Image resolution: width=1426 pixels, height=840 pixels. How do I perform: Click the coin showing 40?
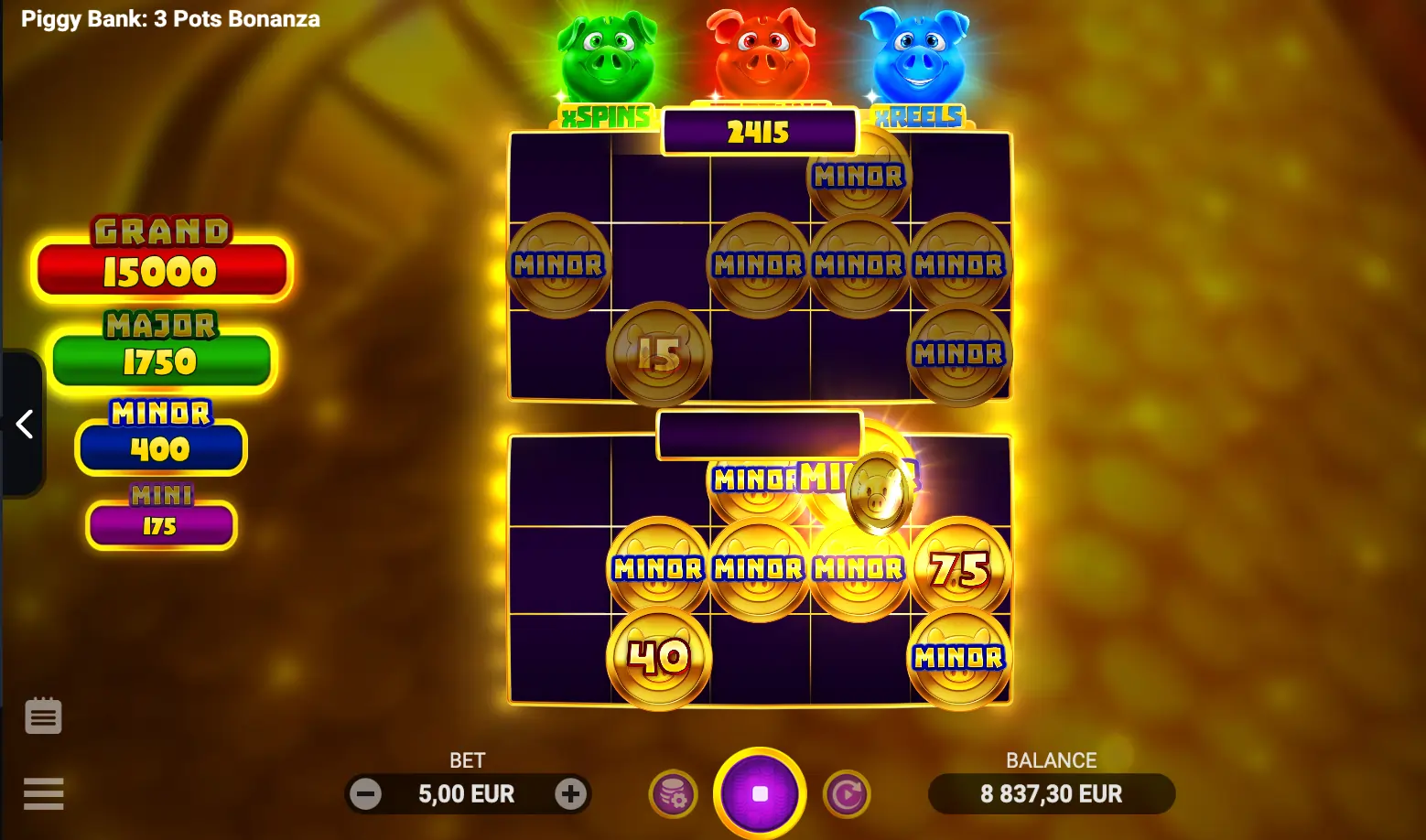[x=657, y=657]
